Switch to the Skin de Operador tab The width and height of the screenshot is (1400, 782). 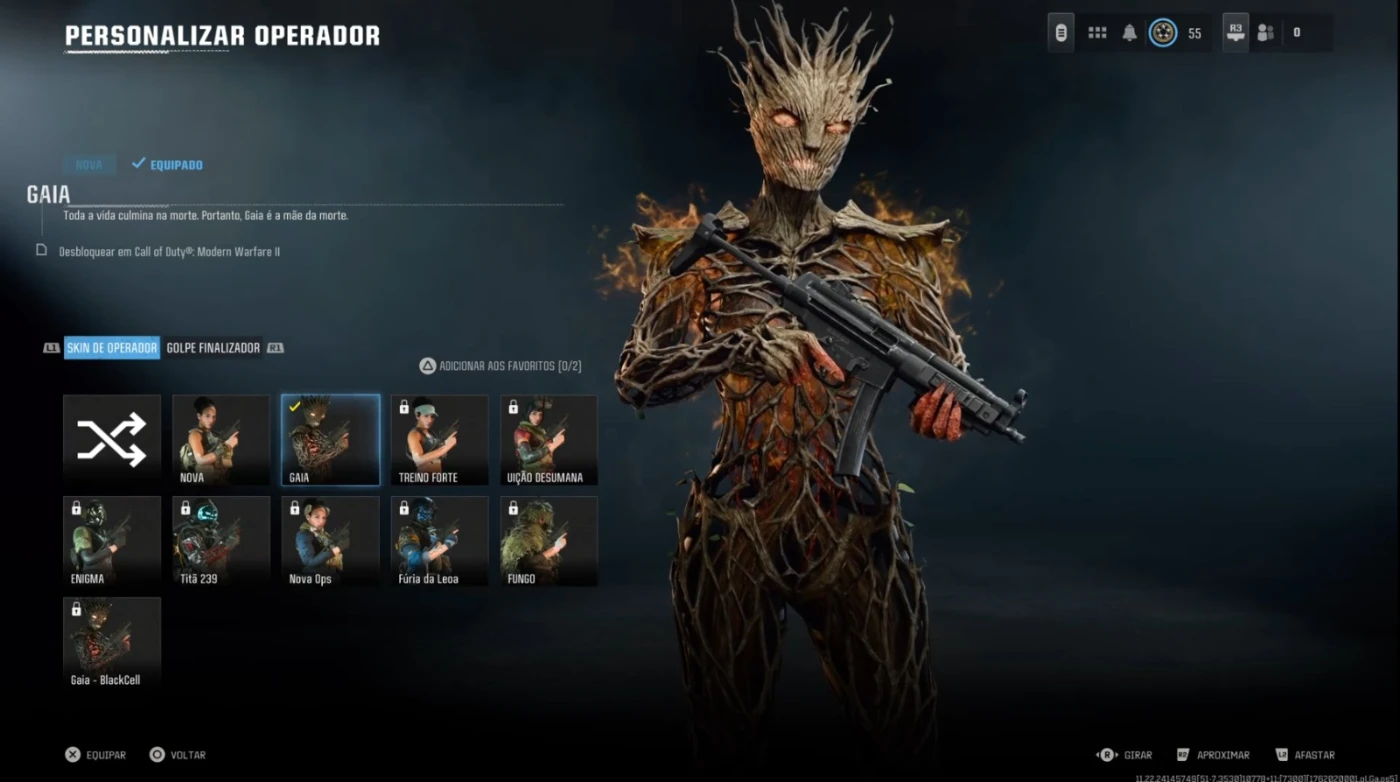(112, 348)
